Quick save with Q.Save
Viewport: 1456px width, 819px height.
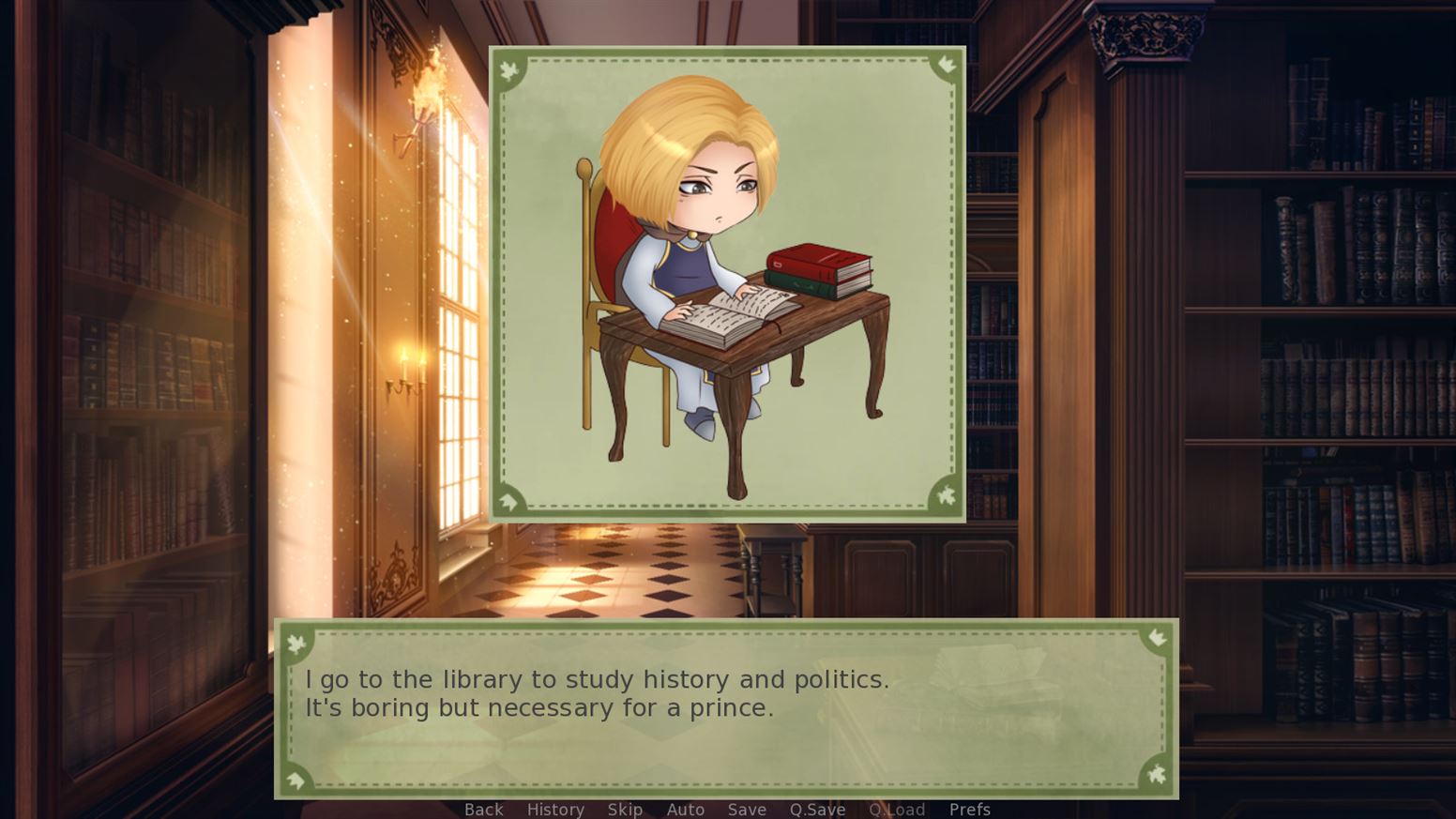(817, 809)
